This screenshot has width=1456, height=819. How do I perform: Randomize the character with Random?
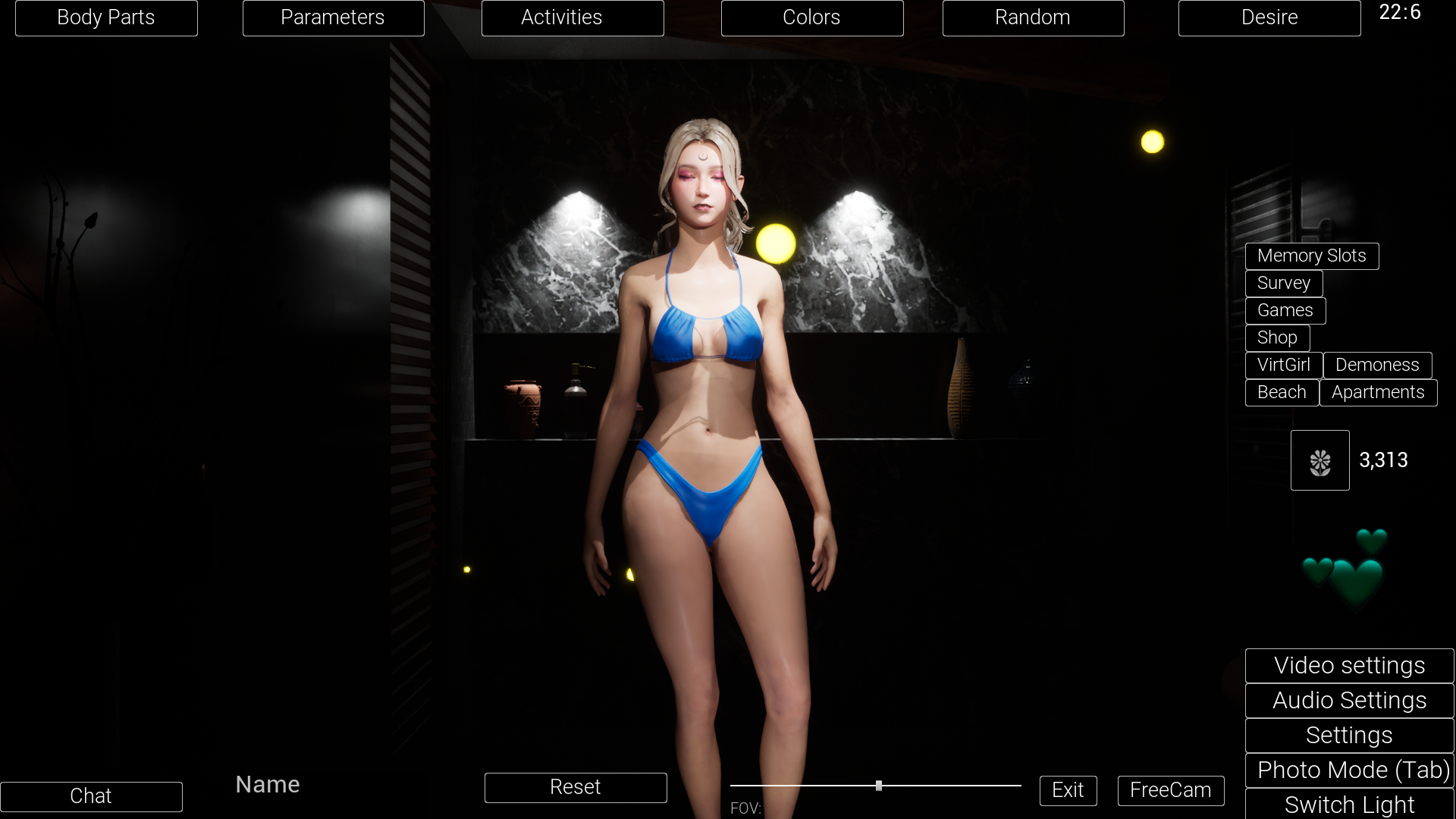(x=1033, y=17)
